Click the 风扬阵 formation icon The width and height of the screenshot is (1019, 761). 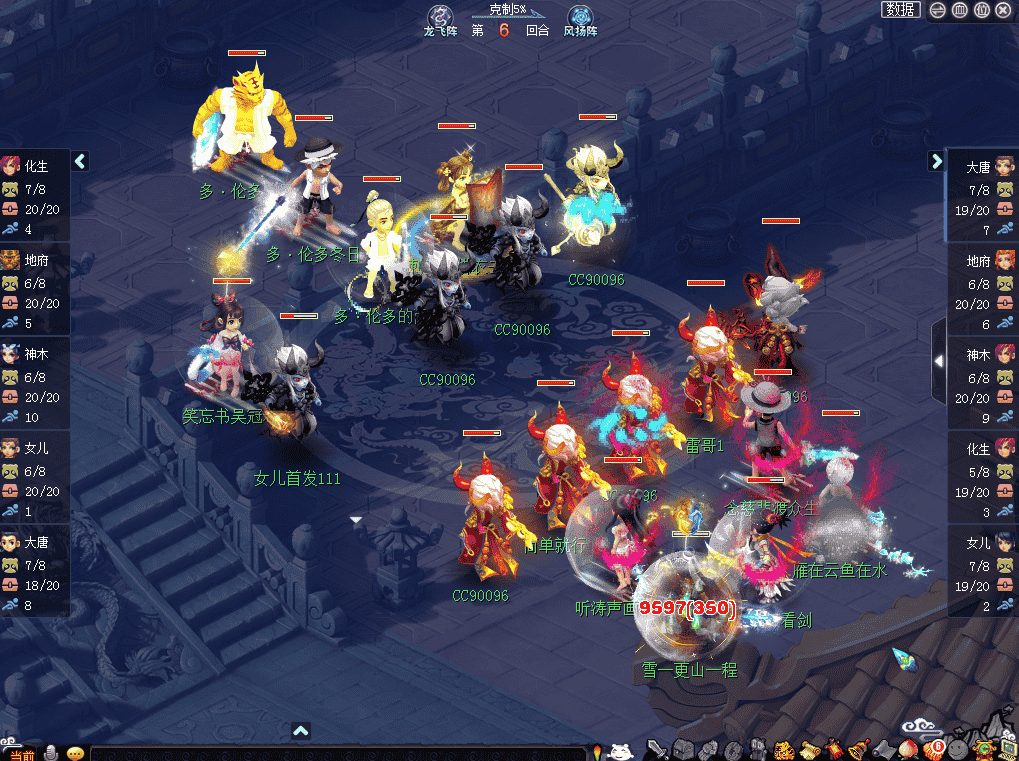(580, 17)
